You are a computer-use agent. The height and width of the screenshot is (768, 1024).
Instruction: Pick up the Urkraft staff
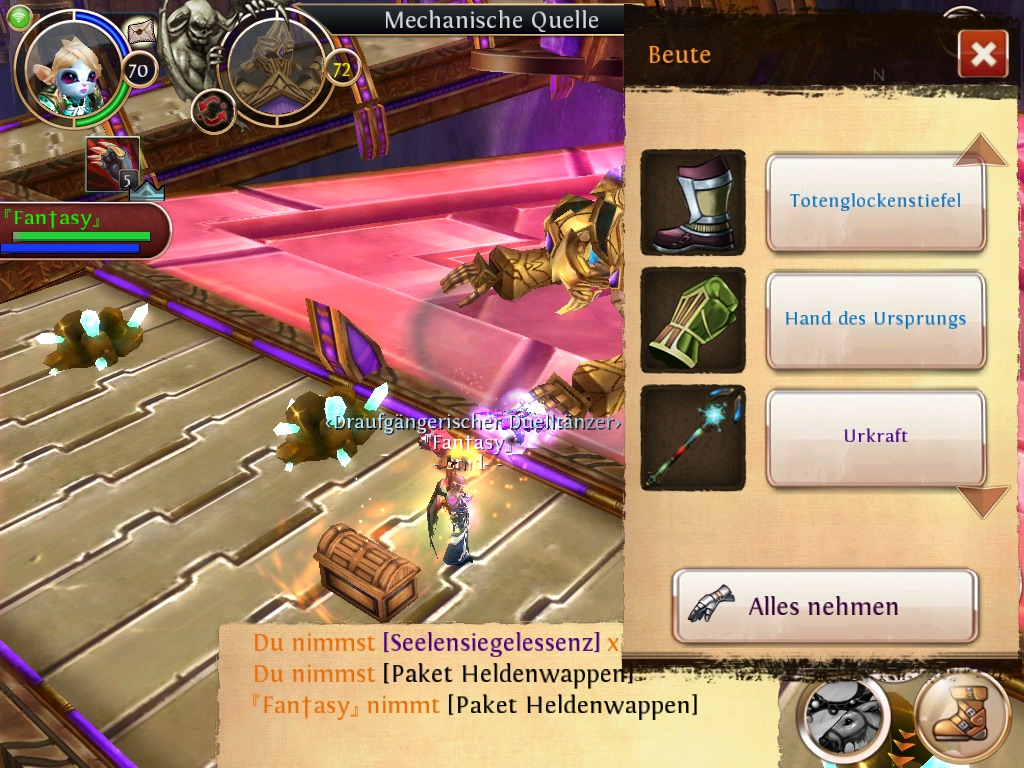click(875, 437)
